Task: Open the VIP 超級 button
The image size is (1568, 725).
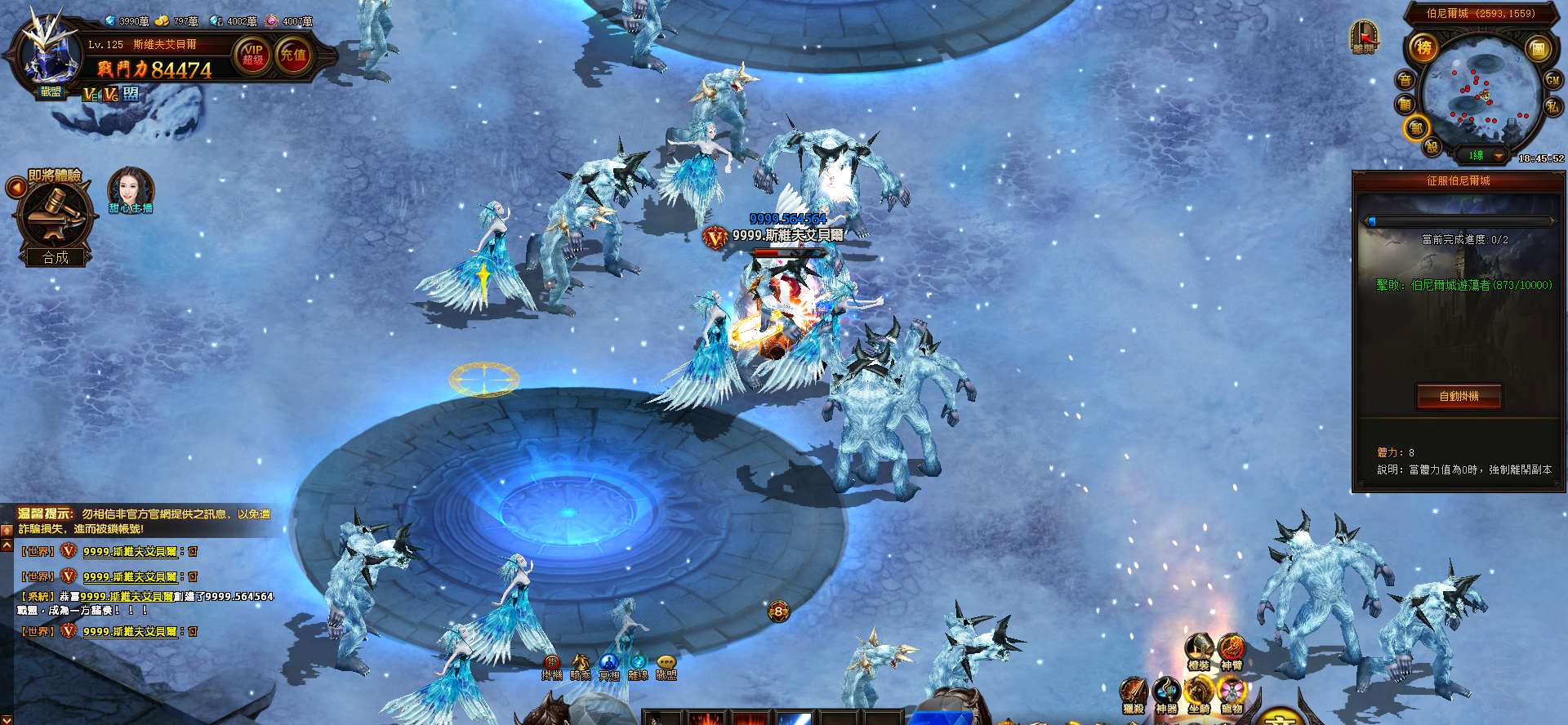Action: pyautogui.click(x=253, y=55)
